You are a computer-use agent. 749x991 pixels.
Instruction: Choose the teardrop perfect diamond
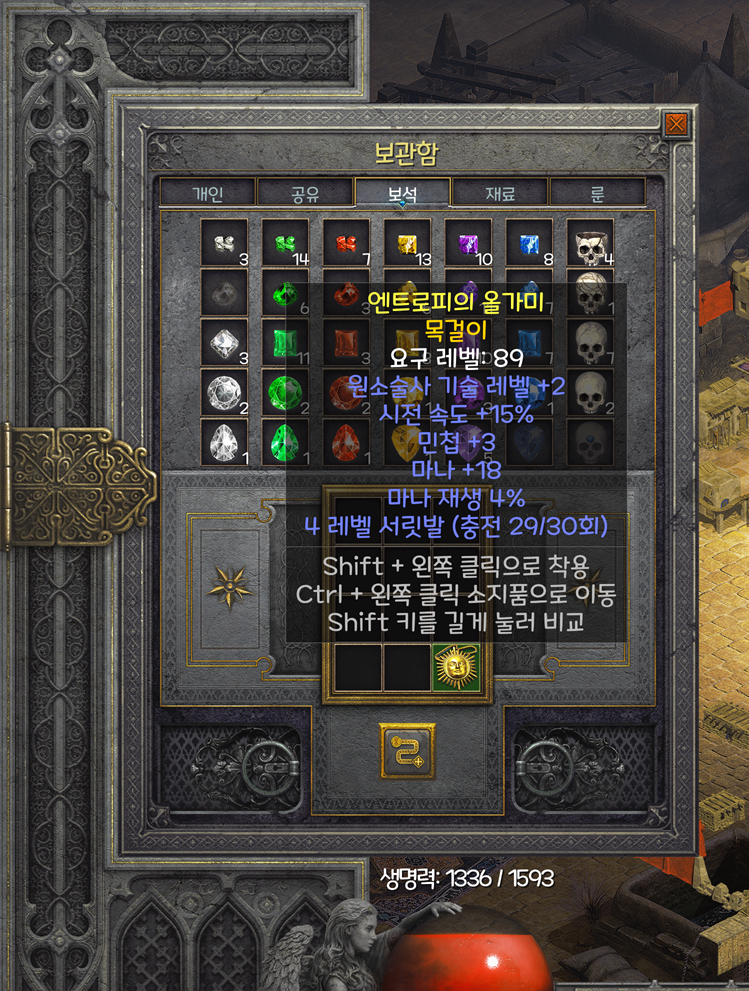(224, 441)
